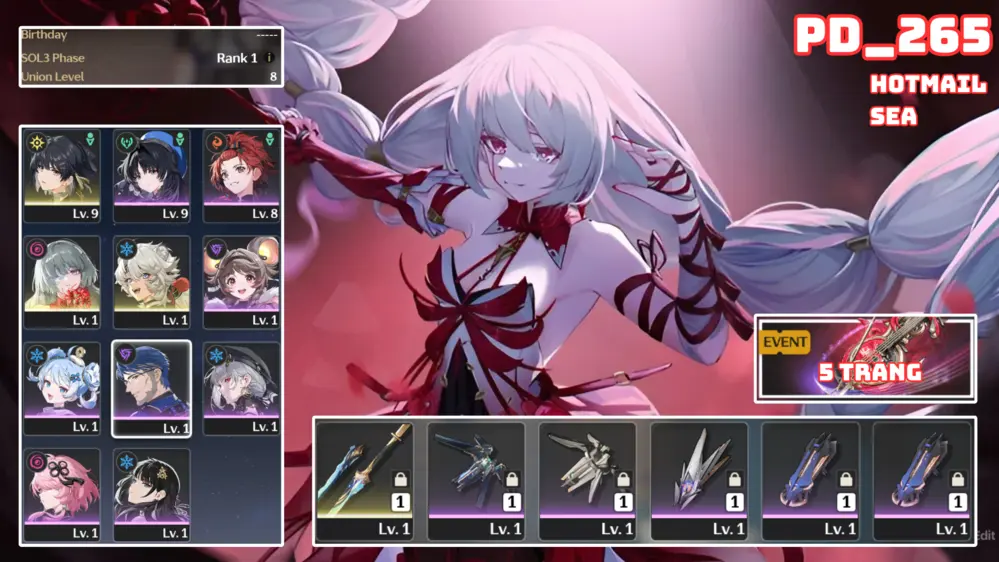Viewport: 999px width, 562px height.
Task: Select the red-haired character at Lv. 8
Action: pyautogui.click(x=240, y=175)
